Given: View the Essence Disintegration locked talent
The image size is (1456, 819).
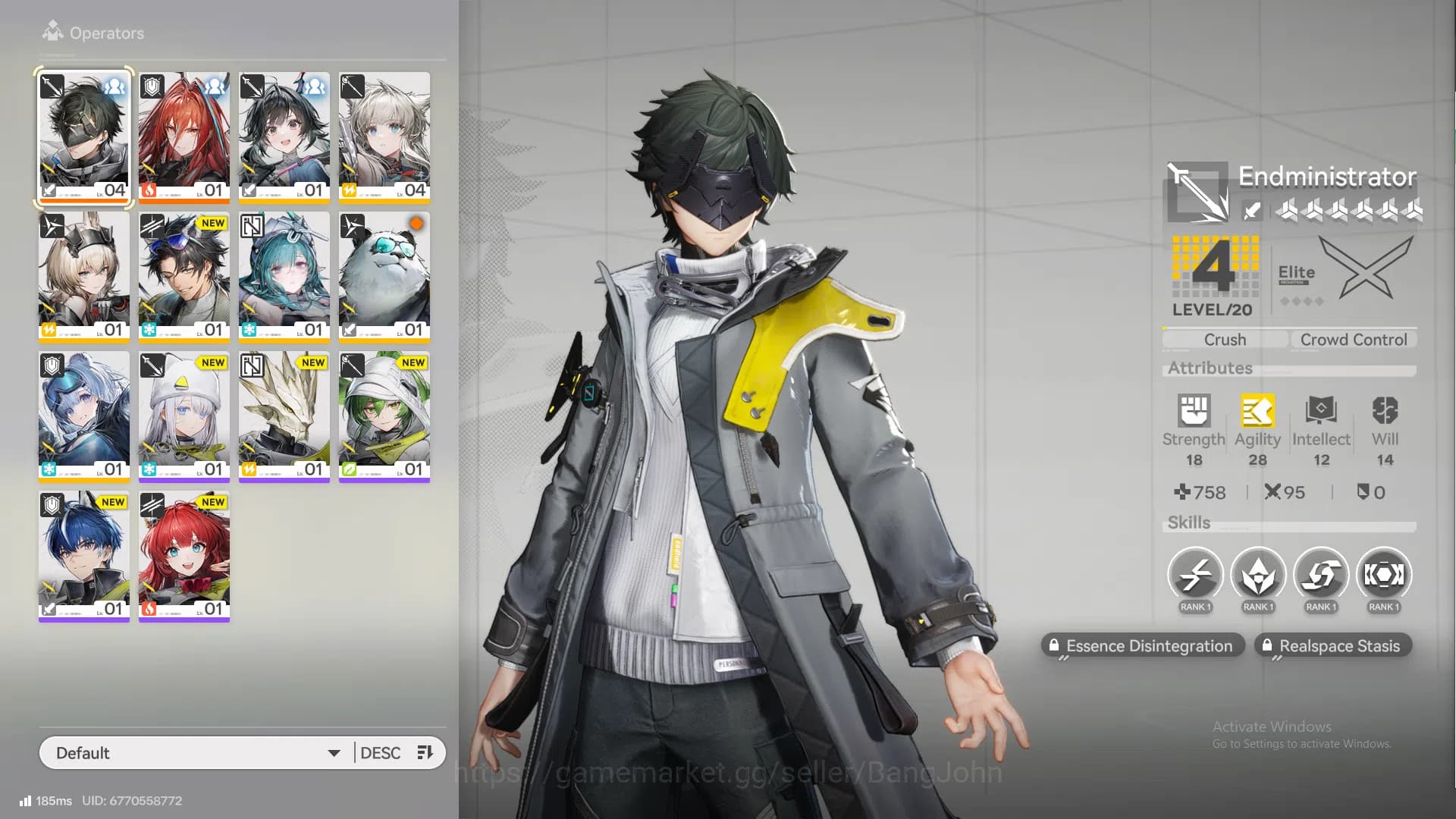Looking at the screenshot, I should click(1142, 646).
